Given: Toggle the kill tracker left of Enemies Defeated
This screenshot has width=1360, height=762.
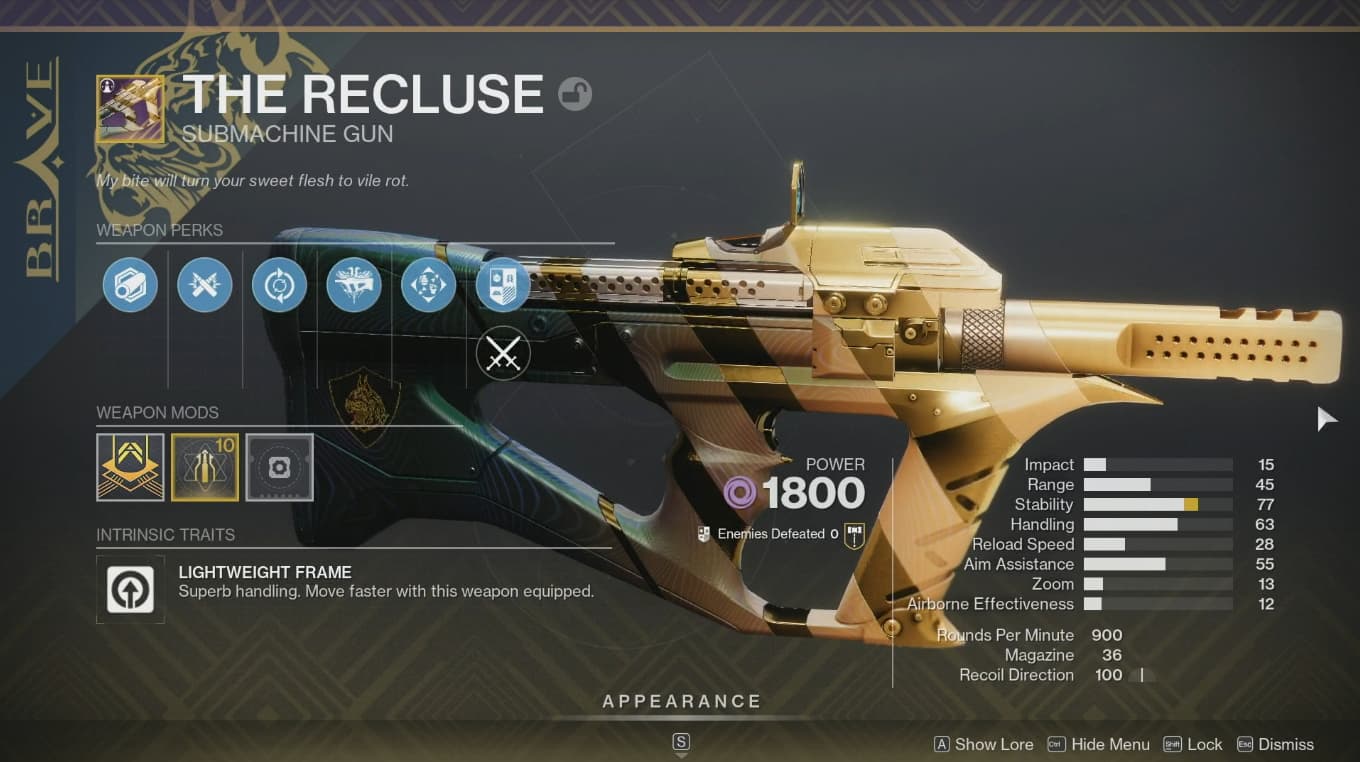Looking at the screenshot, I should 705,533.
